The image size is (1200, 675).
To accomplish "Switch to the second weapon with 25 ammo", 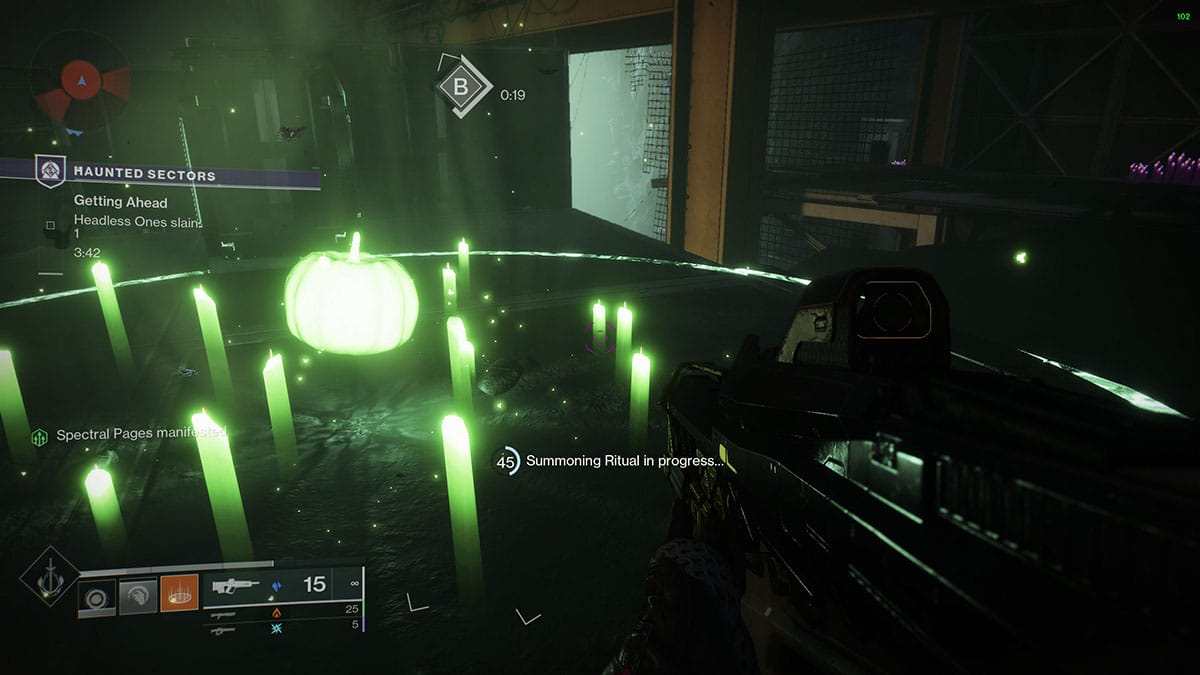I will pos(283,611).
